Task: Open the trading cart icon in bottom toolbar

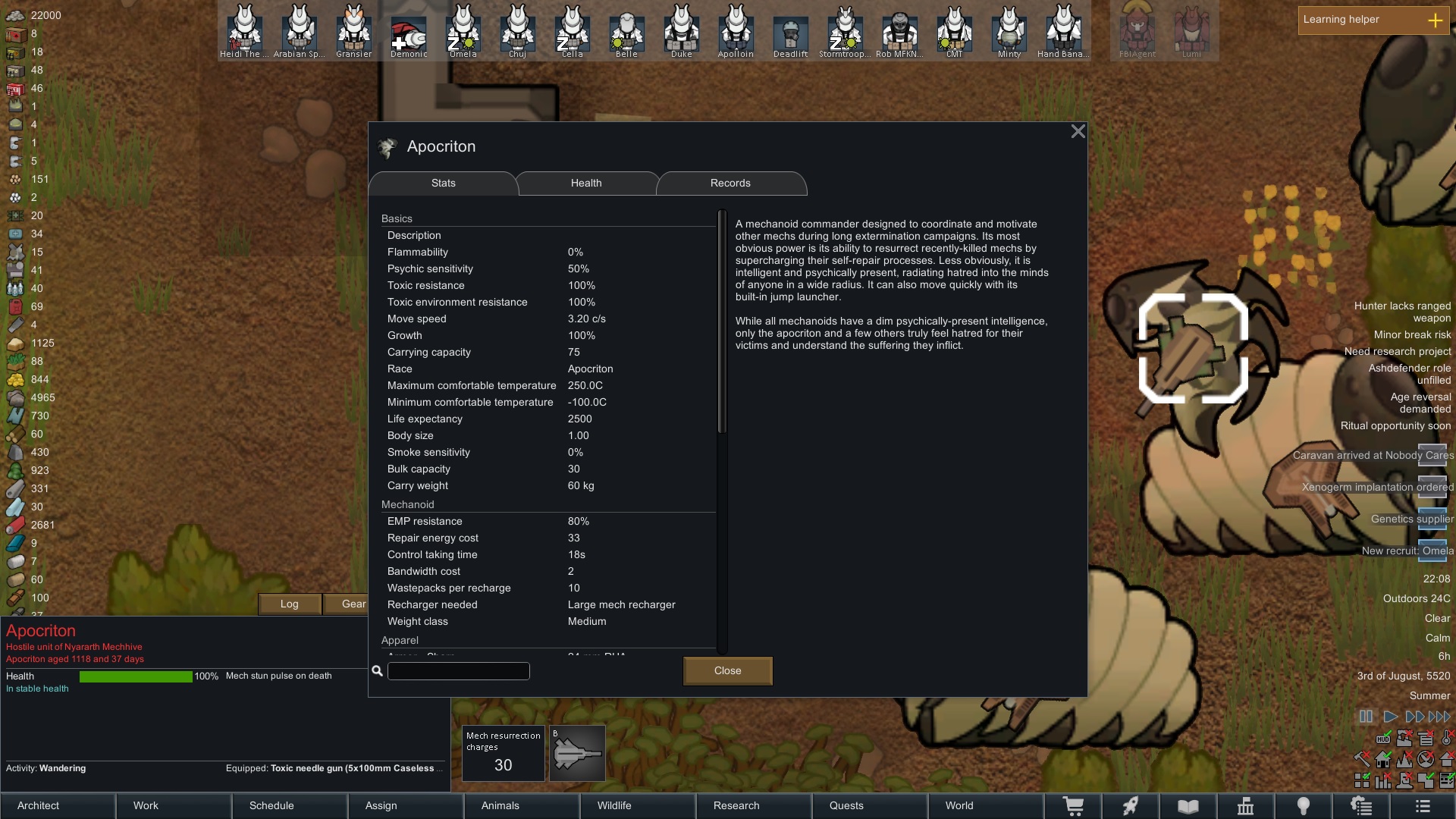Action: coord(1074,806)
